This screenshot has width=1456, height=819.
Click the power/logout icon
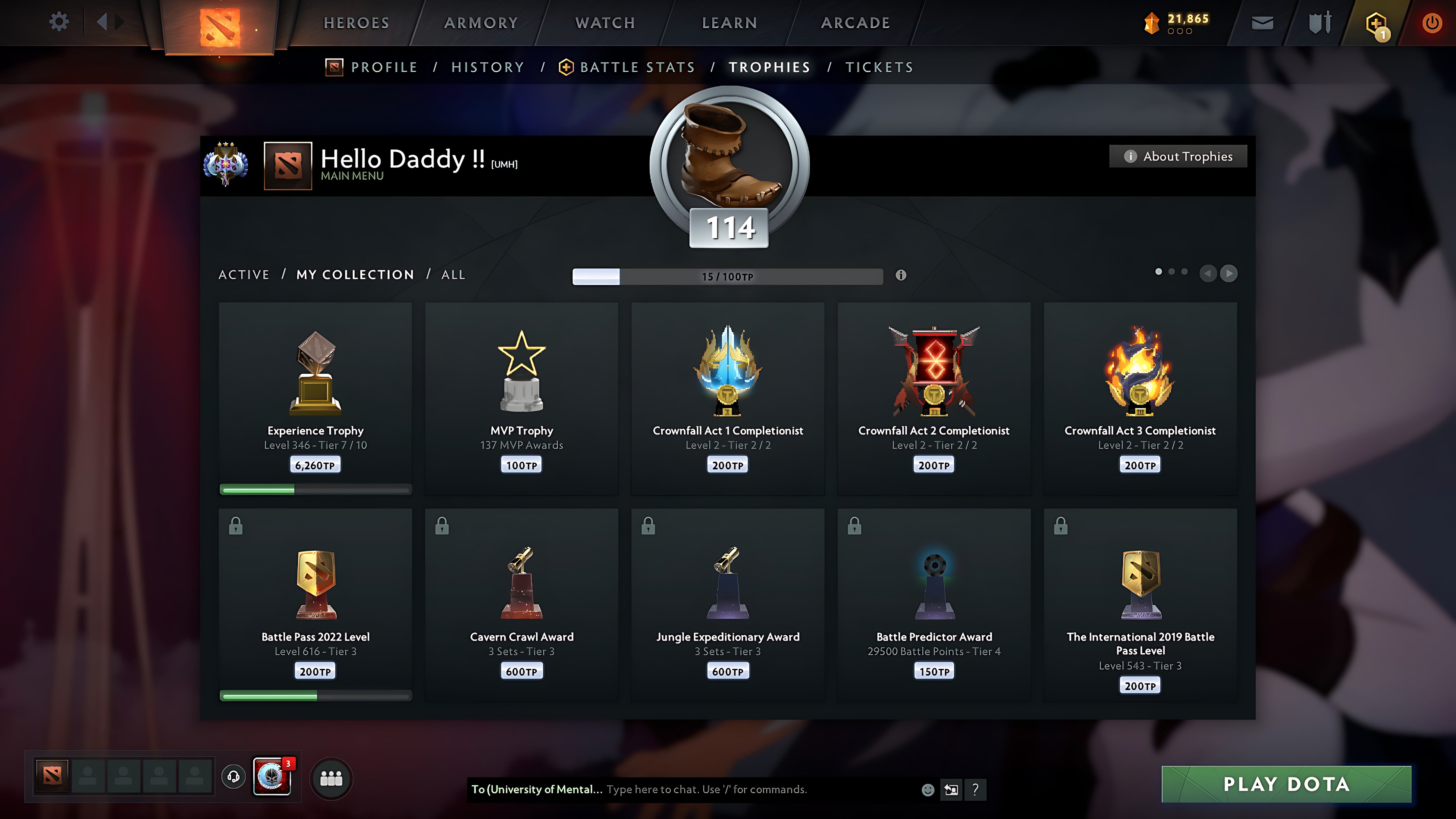point(1432,22)
